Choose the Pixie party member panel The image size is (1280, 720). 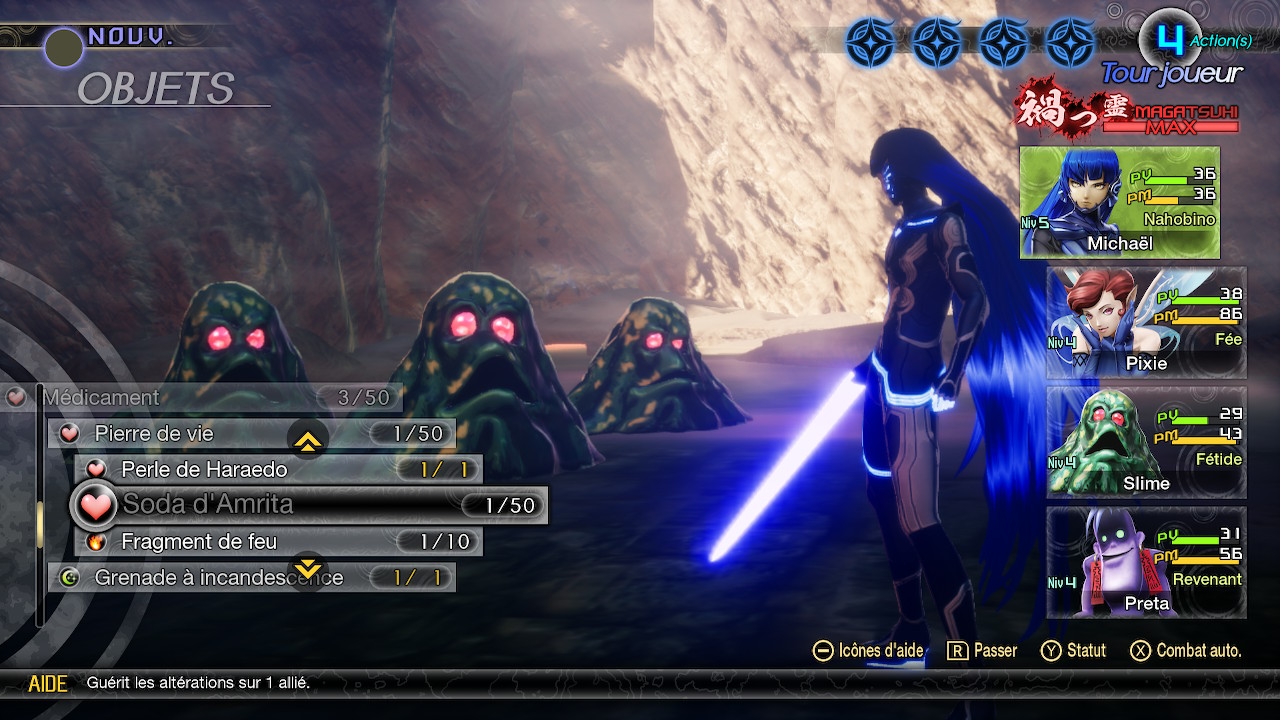[x=1146, y=323]
